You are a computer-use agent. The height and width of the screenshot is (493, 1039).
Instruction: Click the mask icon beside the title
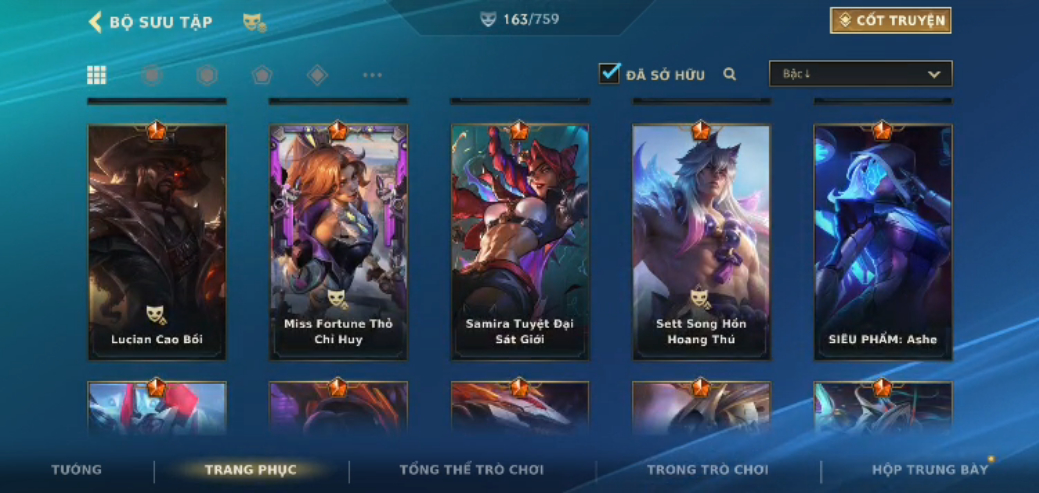coord(254,22)
